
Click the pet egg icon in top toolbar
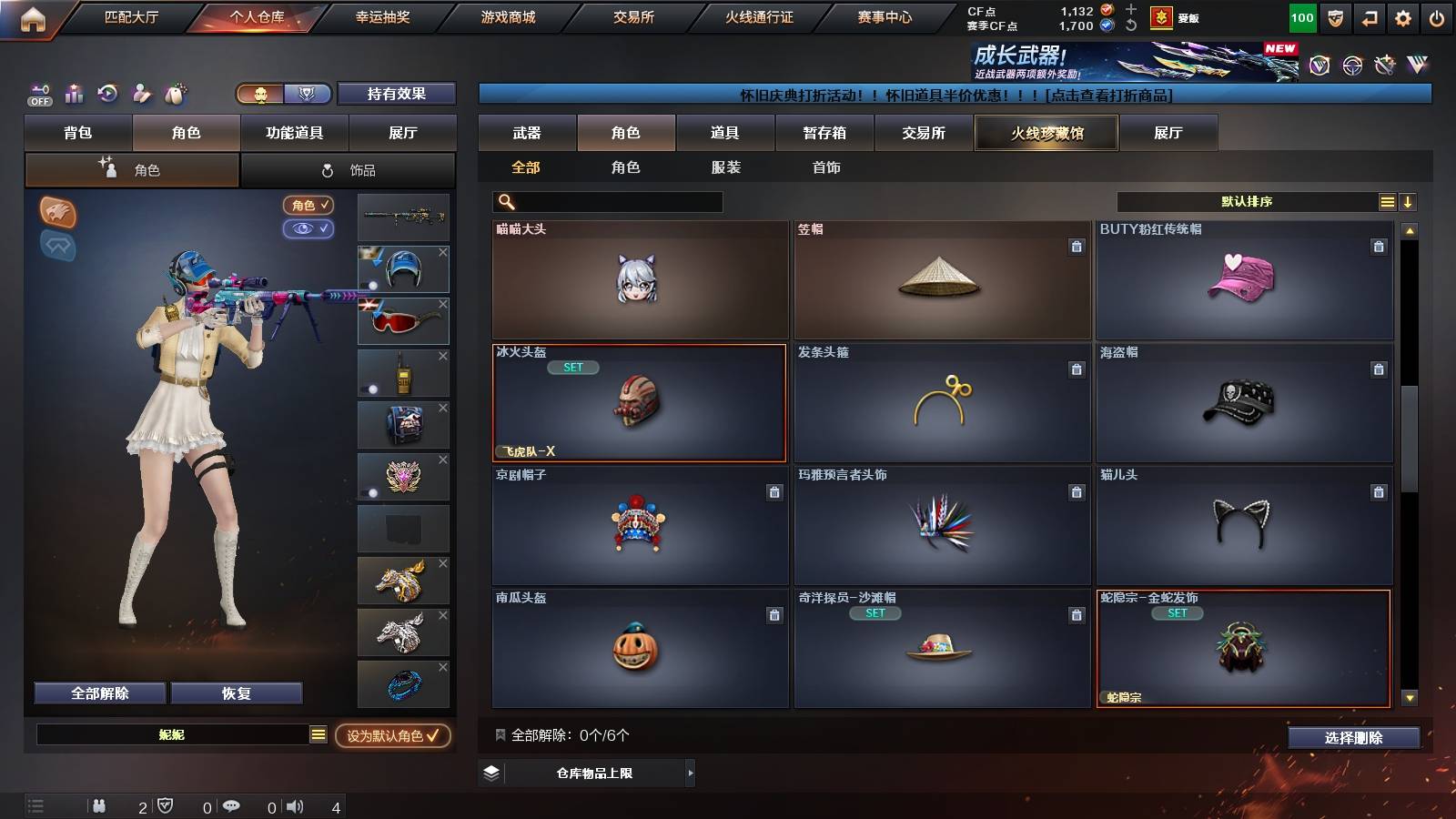[177, 94]
